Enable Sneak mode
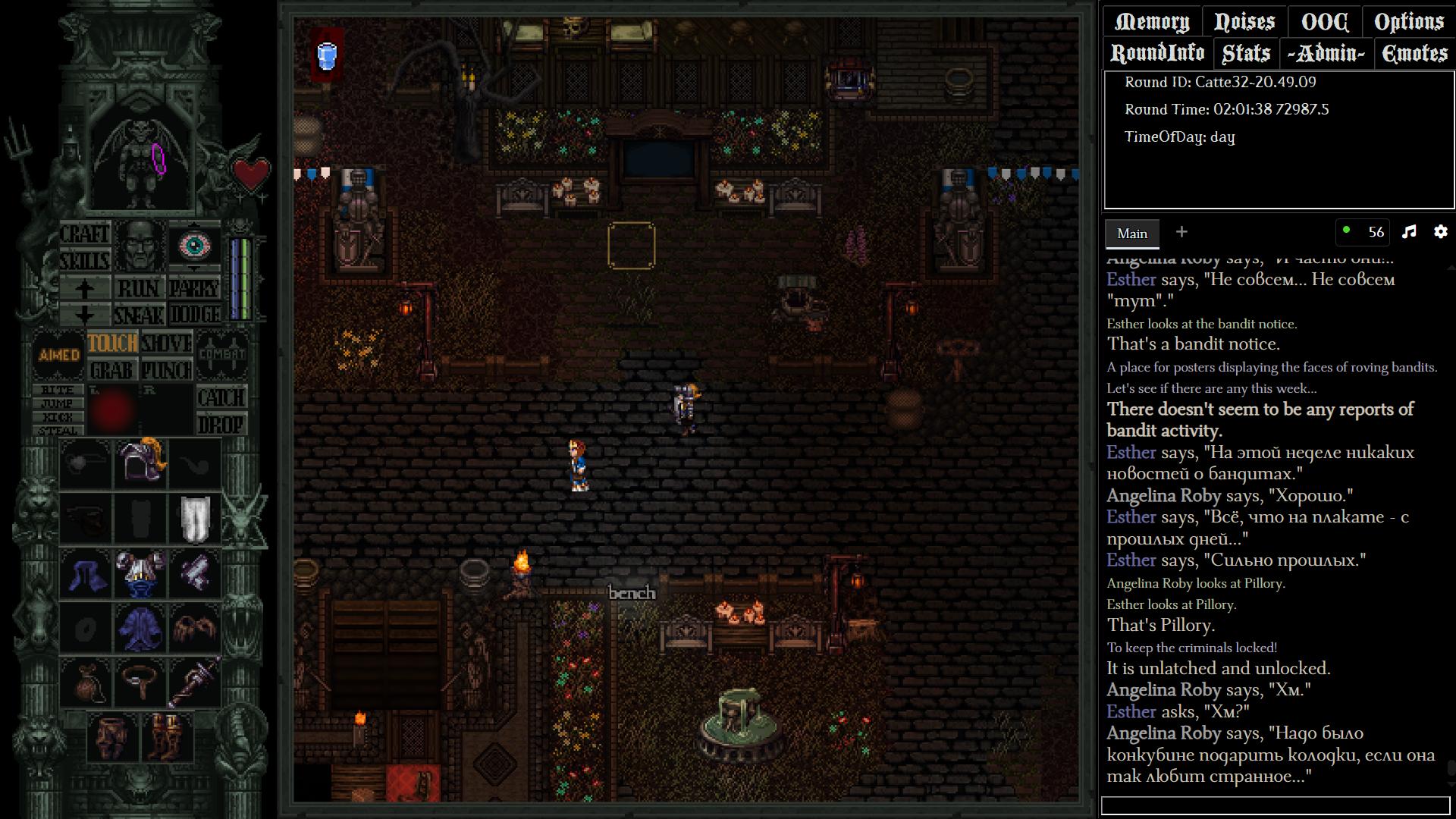The height and width of the screenshot is (819, 1456). tap(139, 314)
